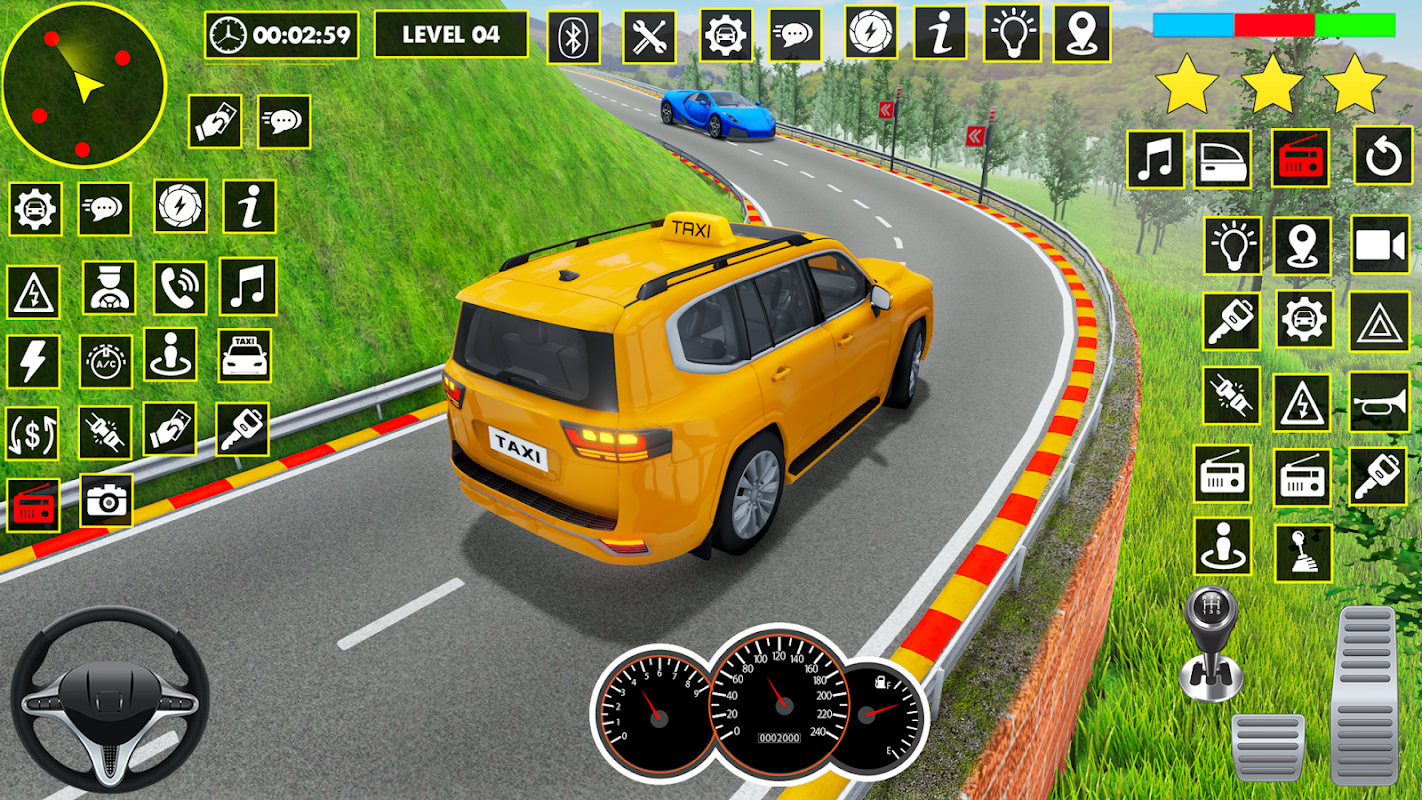Select the driver with cap icon

108,288
